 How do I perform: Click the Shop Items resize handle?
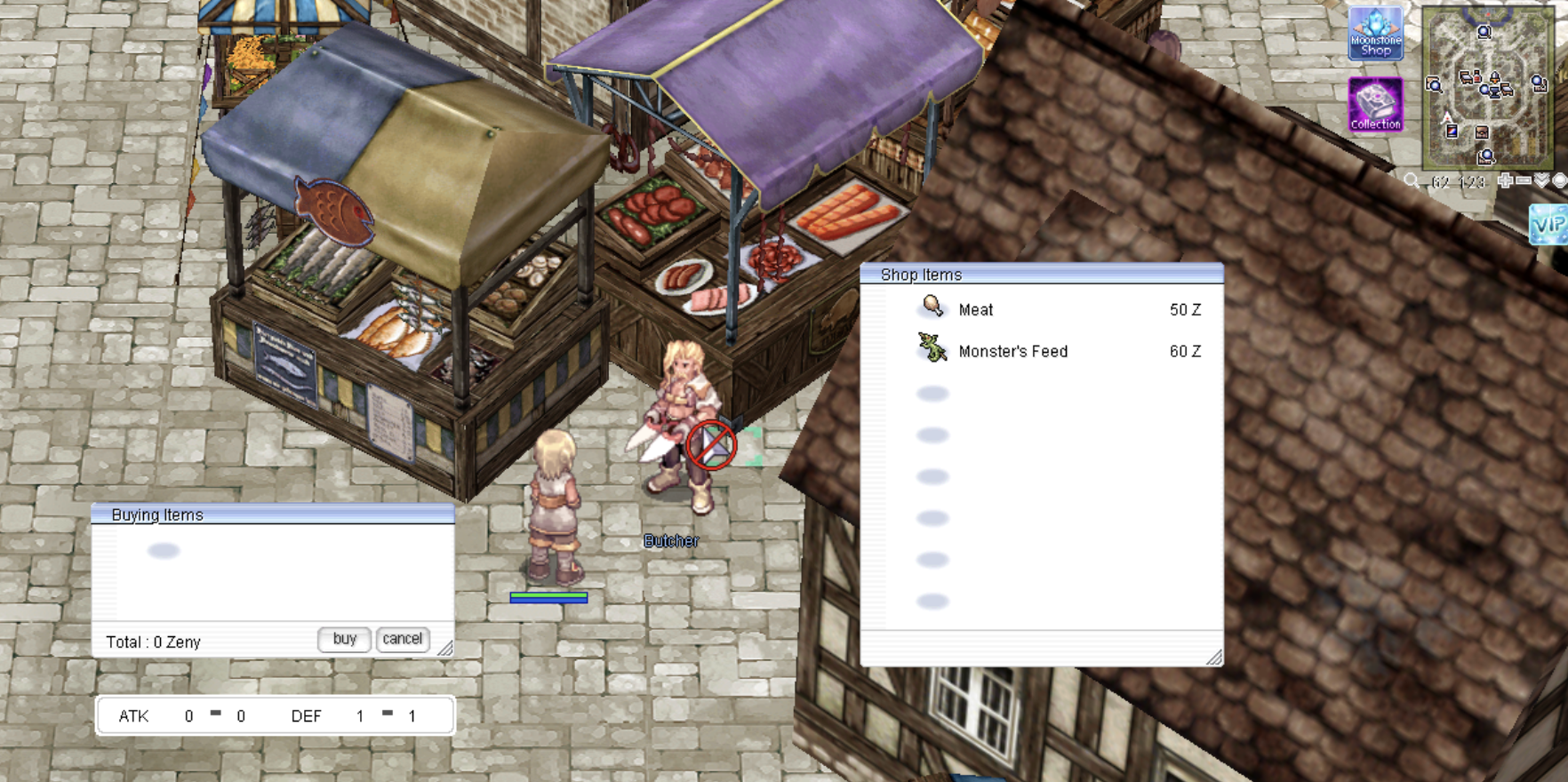[1214, 657]
